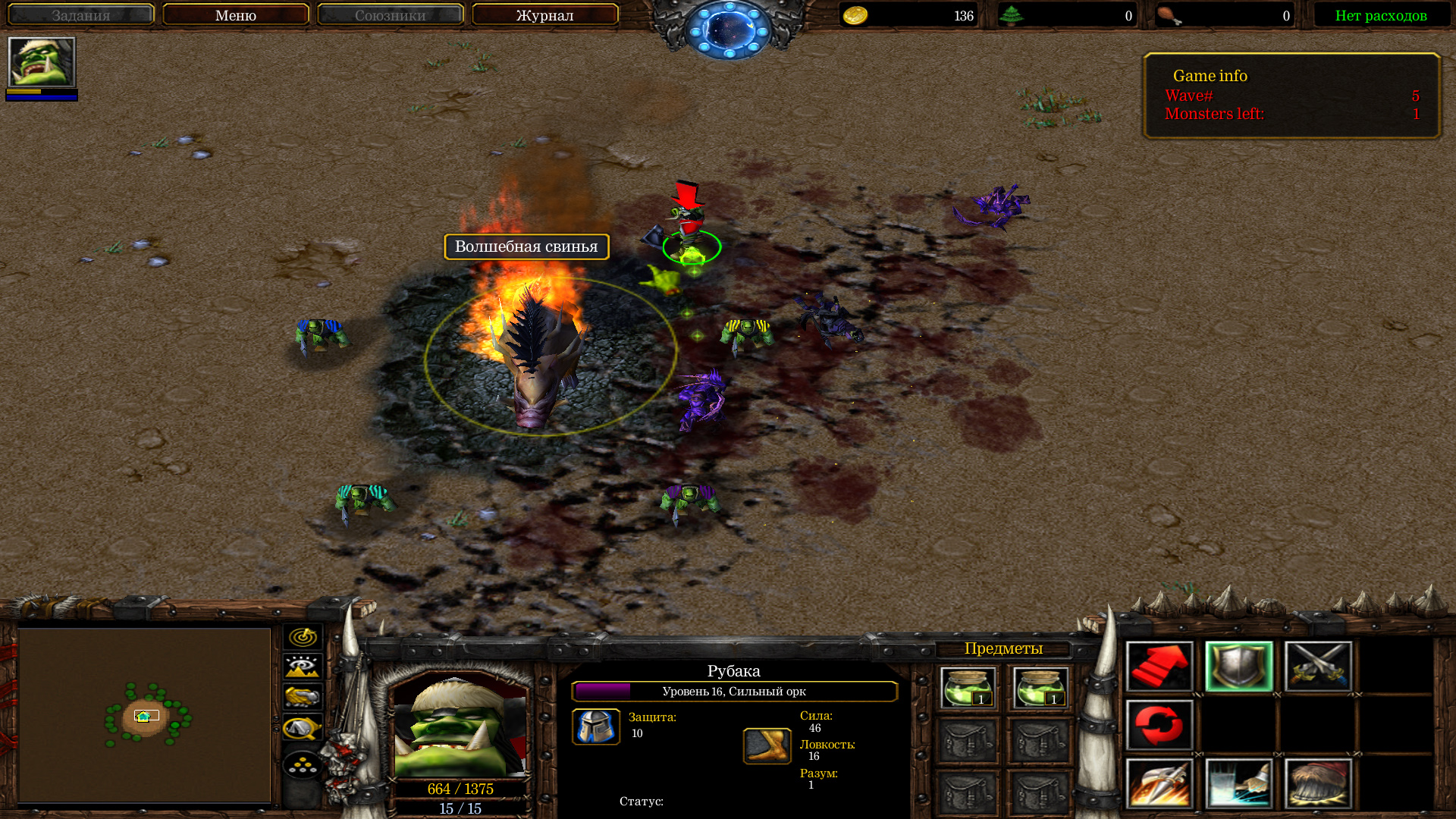This screenshot has width=1456, height=819.
Task: Click the armor helmet icon
Action: 596,726
